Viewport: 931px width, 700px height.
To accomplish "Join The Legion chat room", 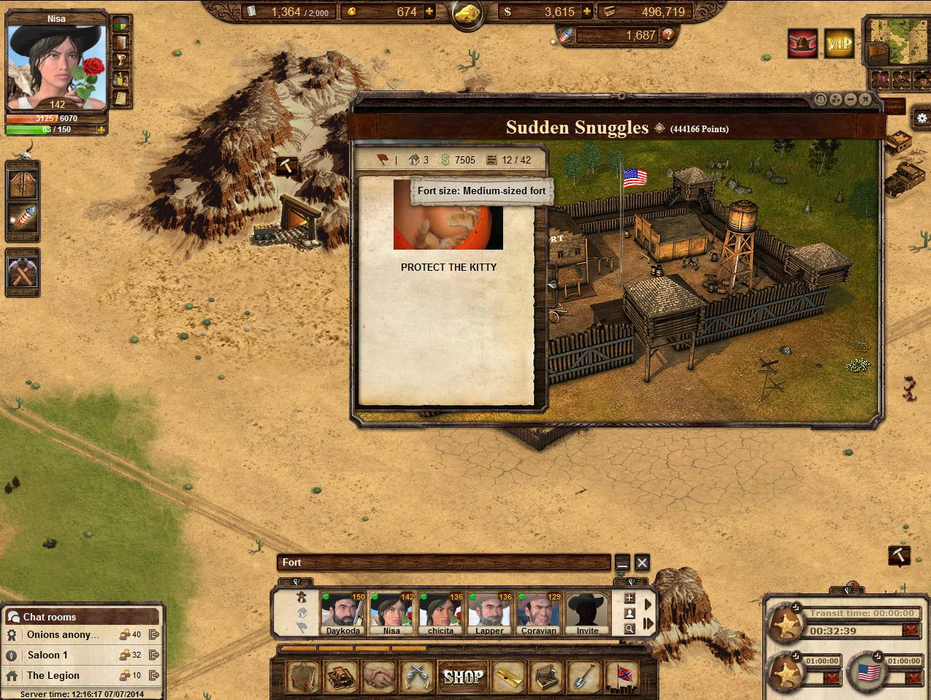I will (x=53, y=676).
